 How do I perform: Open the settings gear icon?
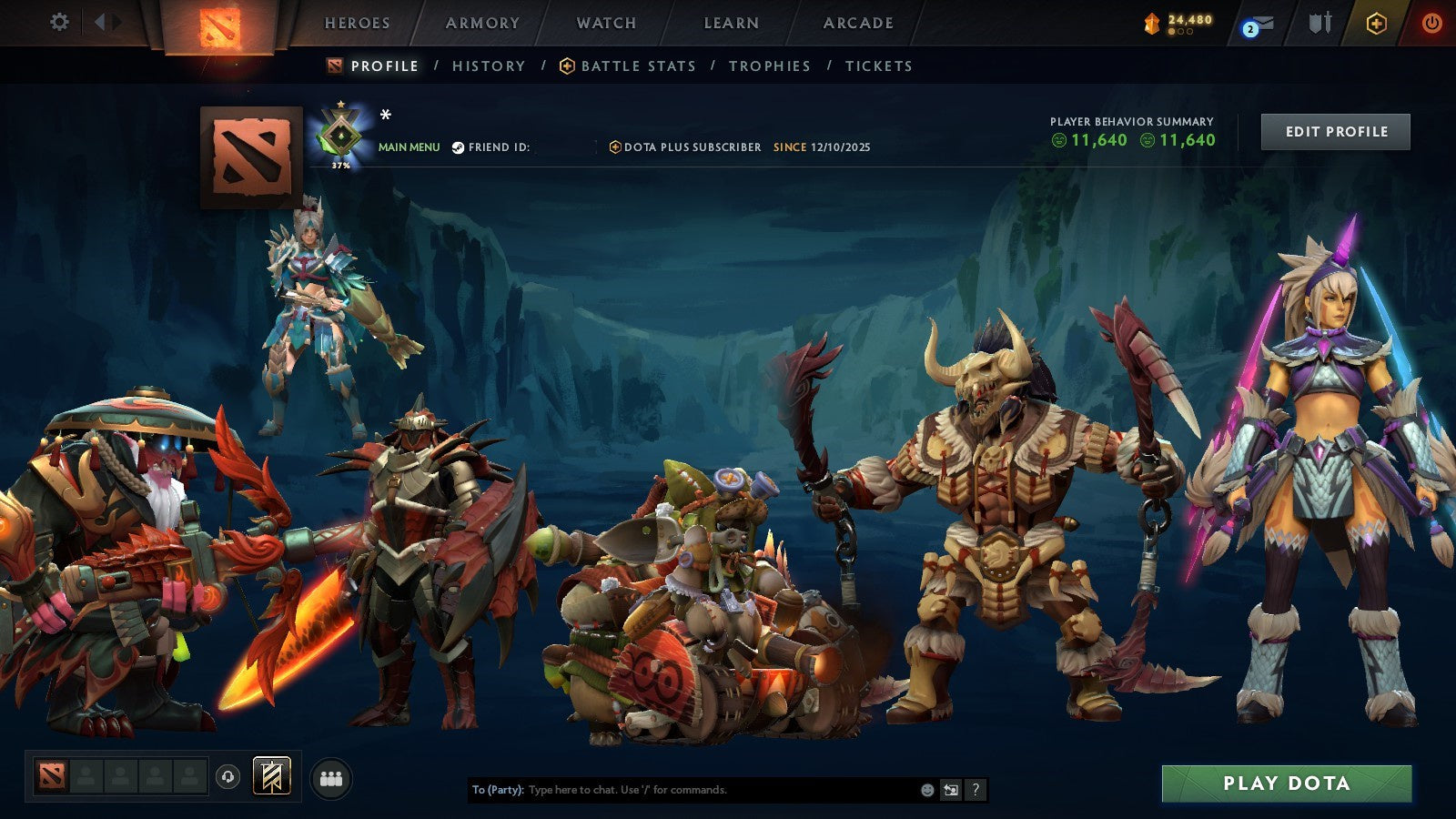(x=60, y=23)
